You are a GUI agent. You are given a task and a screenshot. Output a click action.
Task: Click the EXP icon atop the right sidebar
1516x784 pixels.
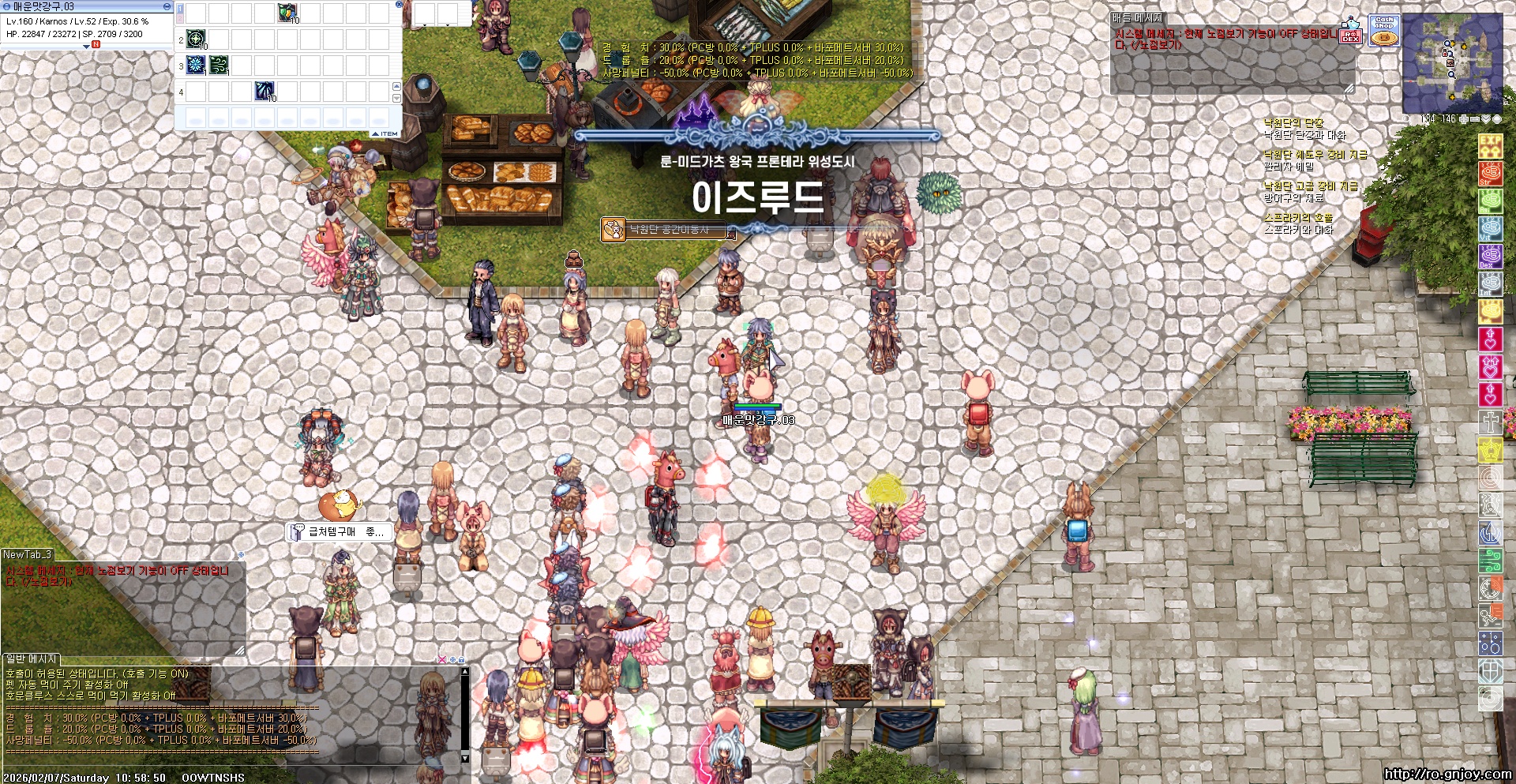click(1492, 146)
